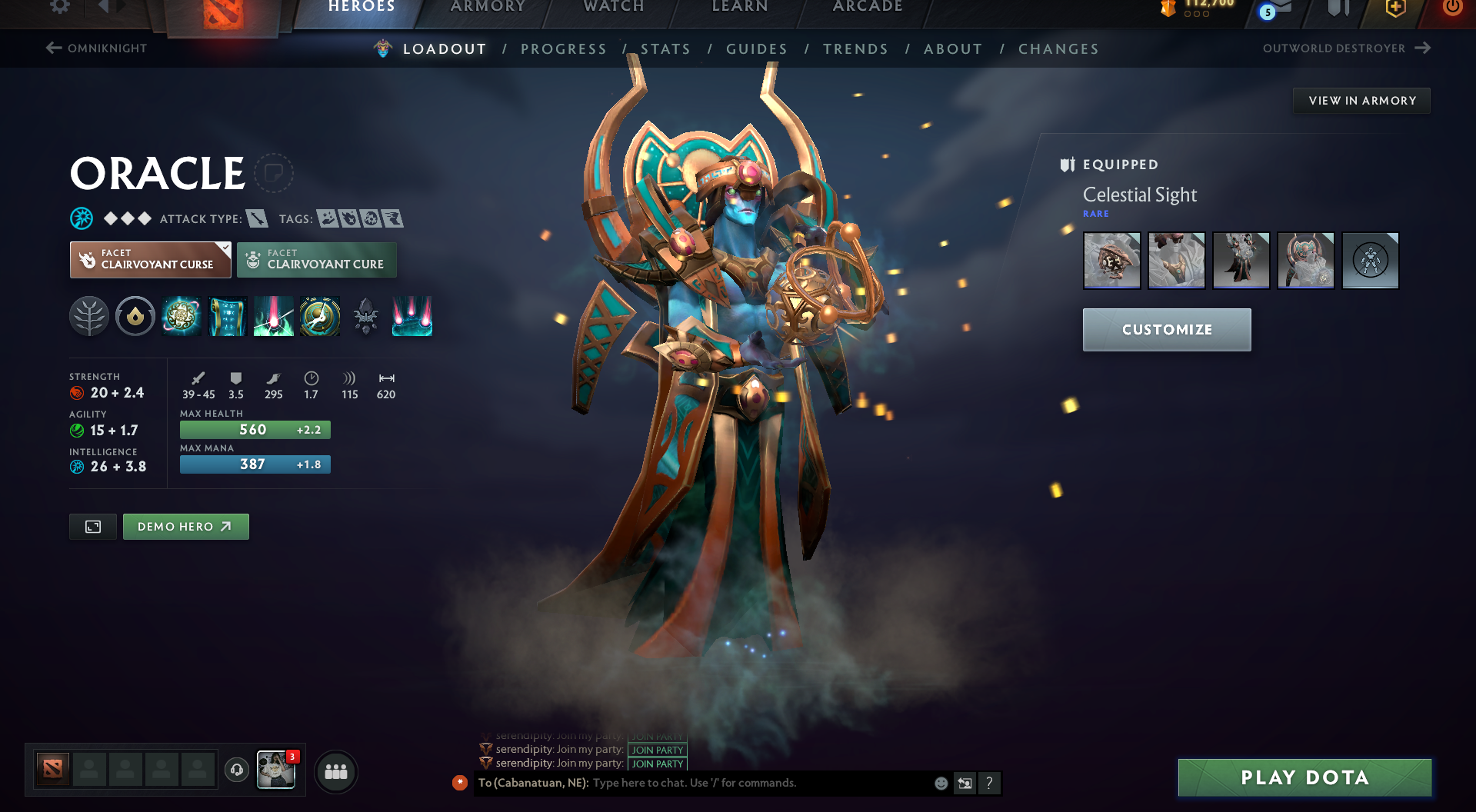
Task: Switch to the STATS tab
Action: [665, 48]
